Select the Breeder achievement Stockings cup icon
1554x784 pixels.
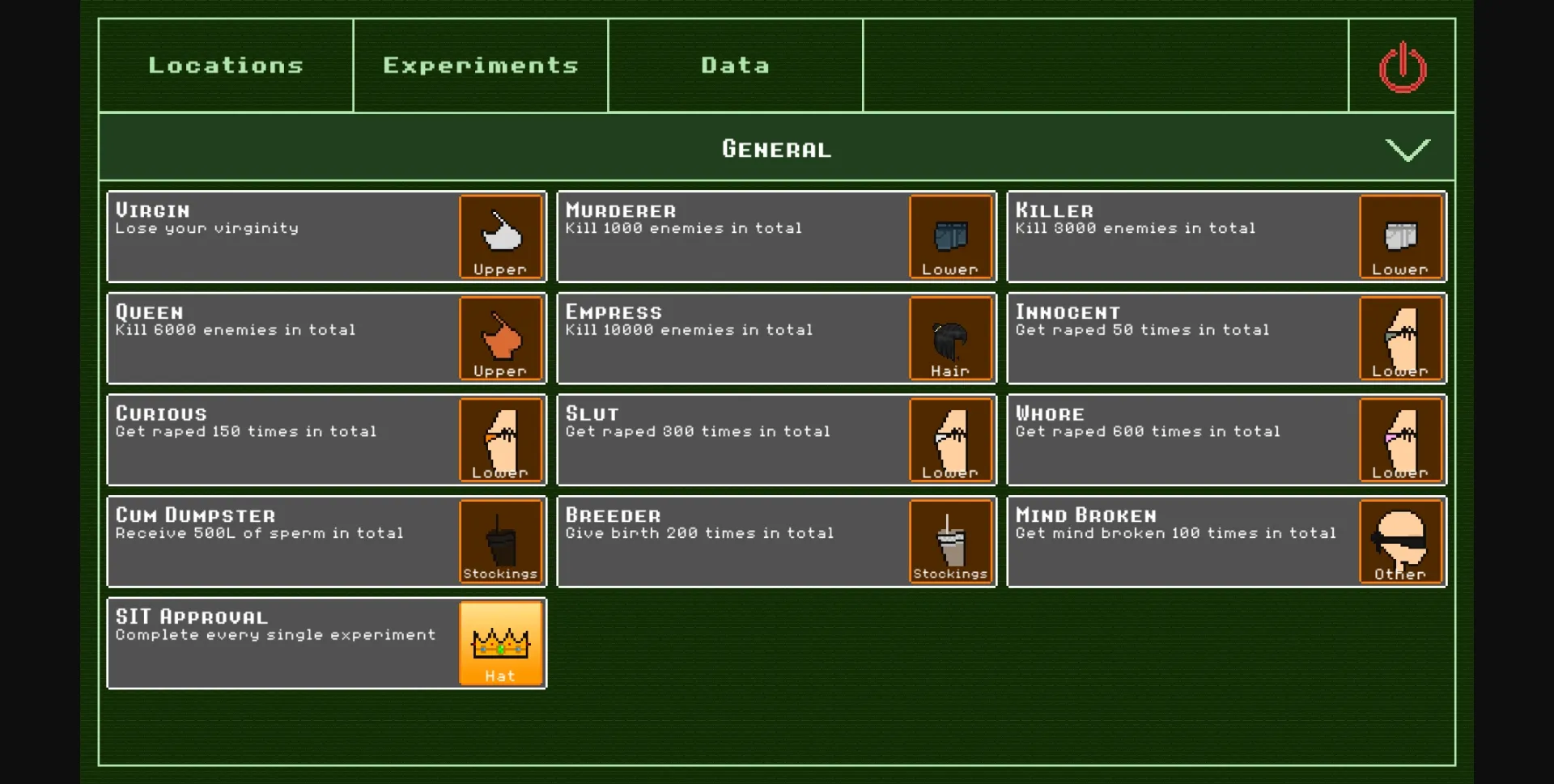pos(950,541)
